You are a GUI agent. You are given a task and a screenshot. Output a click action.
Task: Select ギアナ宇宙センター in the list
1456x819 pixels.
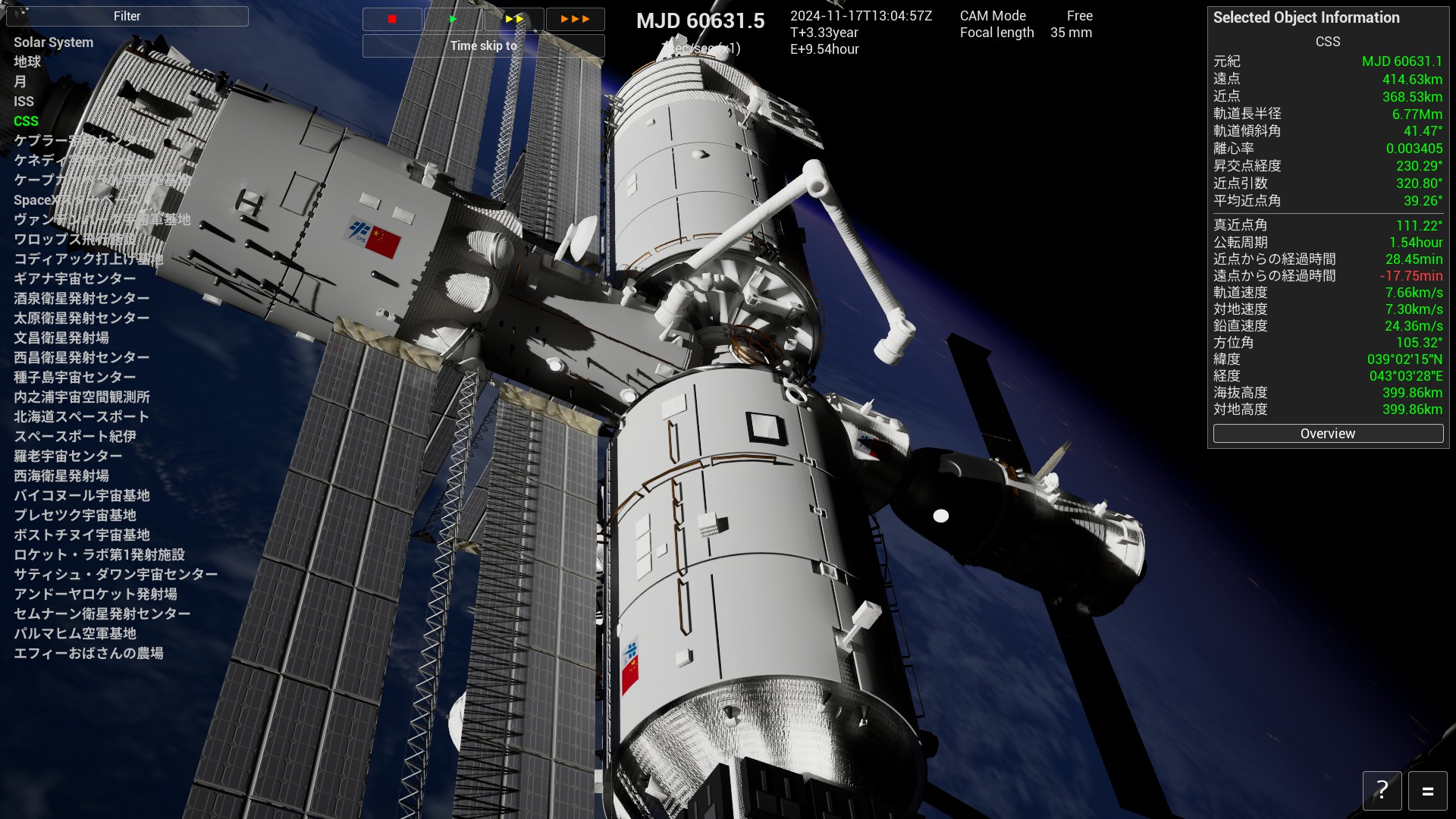(74, 278)
